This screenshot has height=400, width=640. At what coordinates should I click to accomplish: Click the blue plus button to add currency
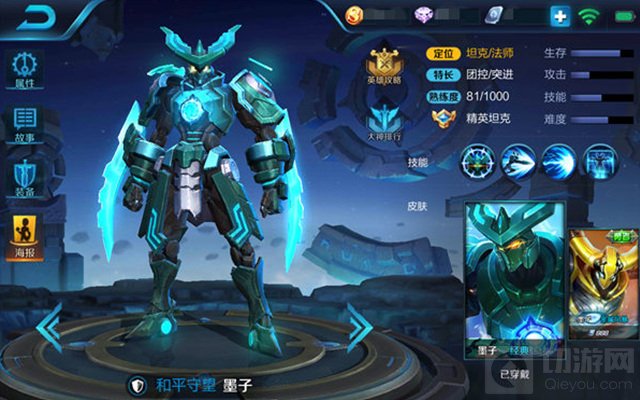click(560, 16)
